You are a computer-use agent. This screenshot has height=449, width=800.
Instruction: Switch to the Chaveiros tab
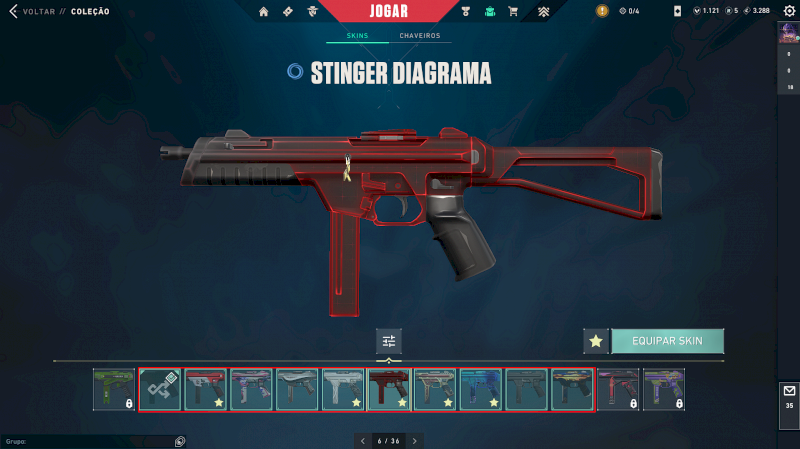click(419, 36)
